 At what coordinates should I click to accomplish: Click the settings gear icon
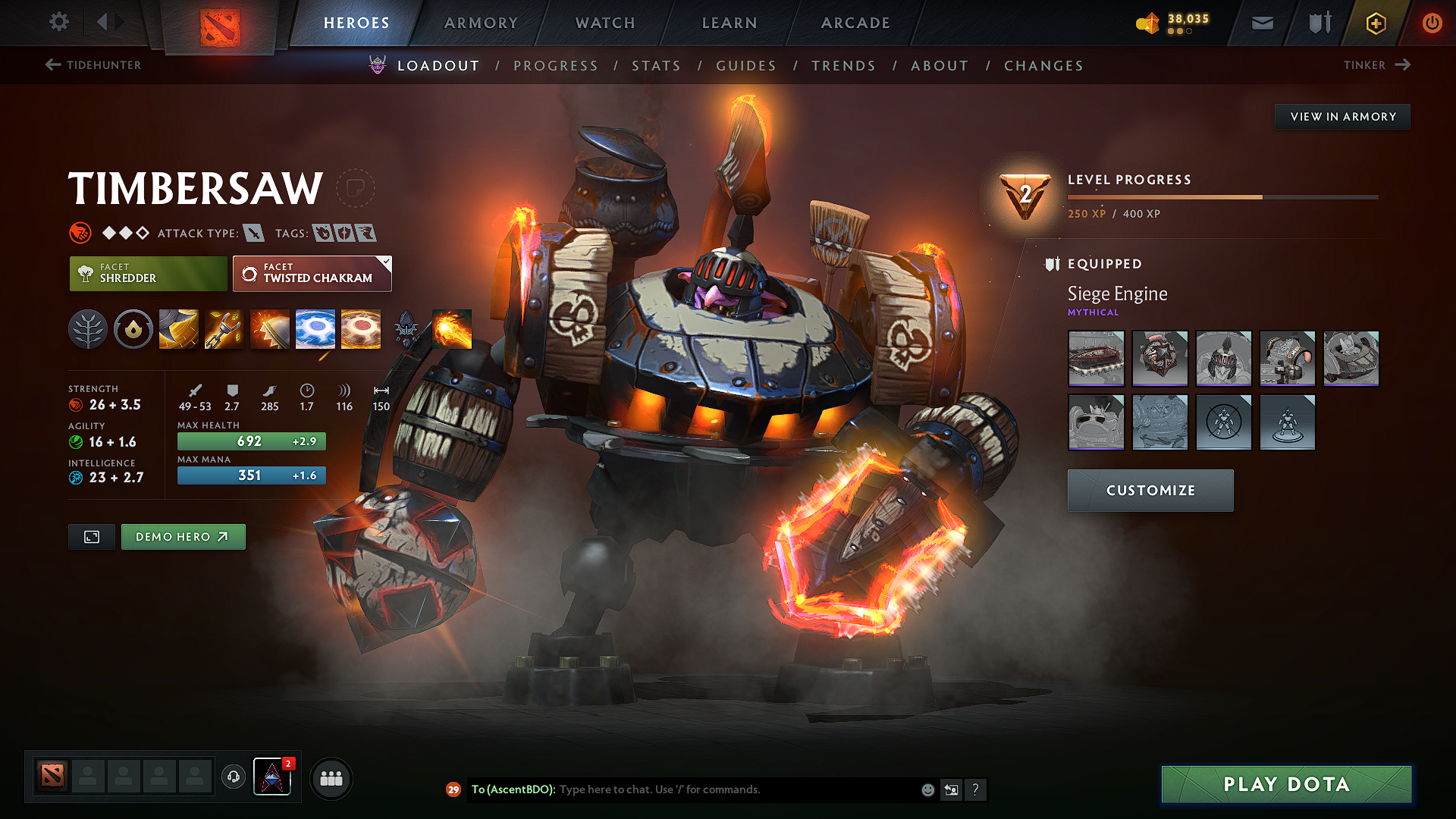click(58, 22)
